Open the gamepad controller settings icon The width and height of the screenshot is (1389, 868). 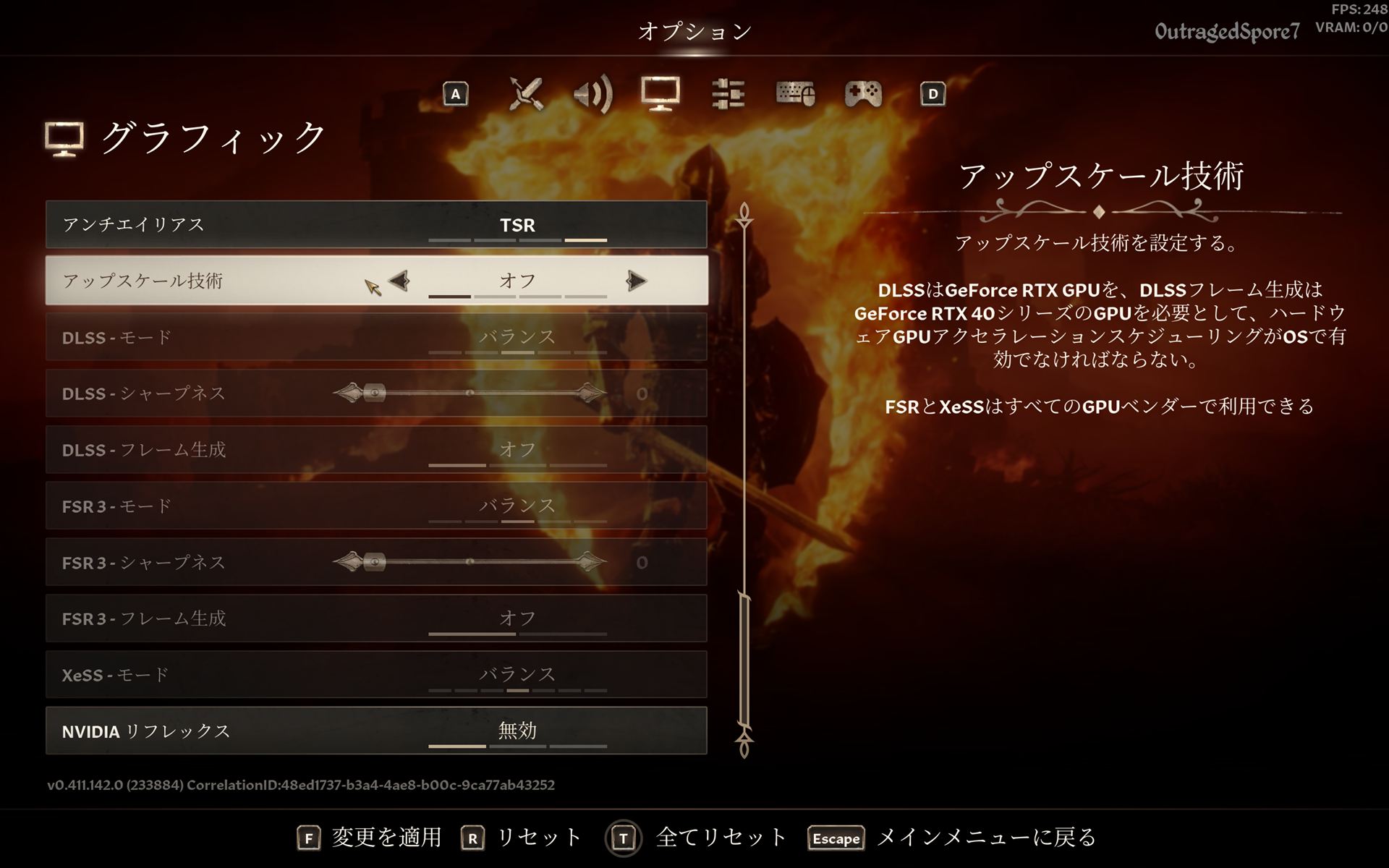pos(863,94)
